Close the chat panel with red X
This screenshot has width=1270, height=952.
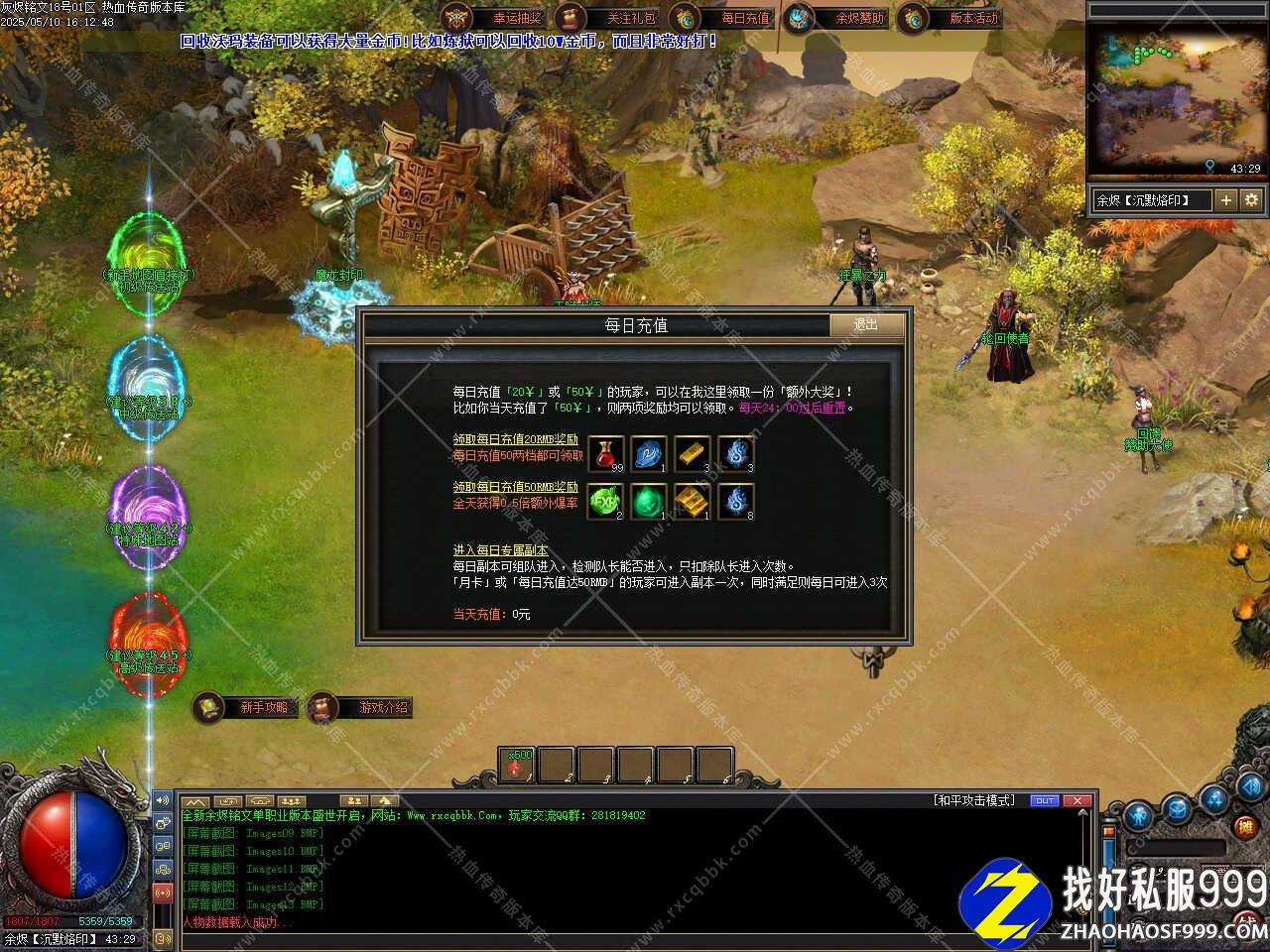click(x=1077, y=800)
